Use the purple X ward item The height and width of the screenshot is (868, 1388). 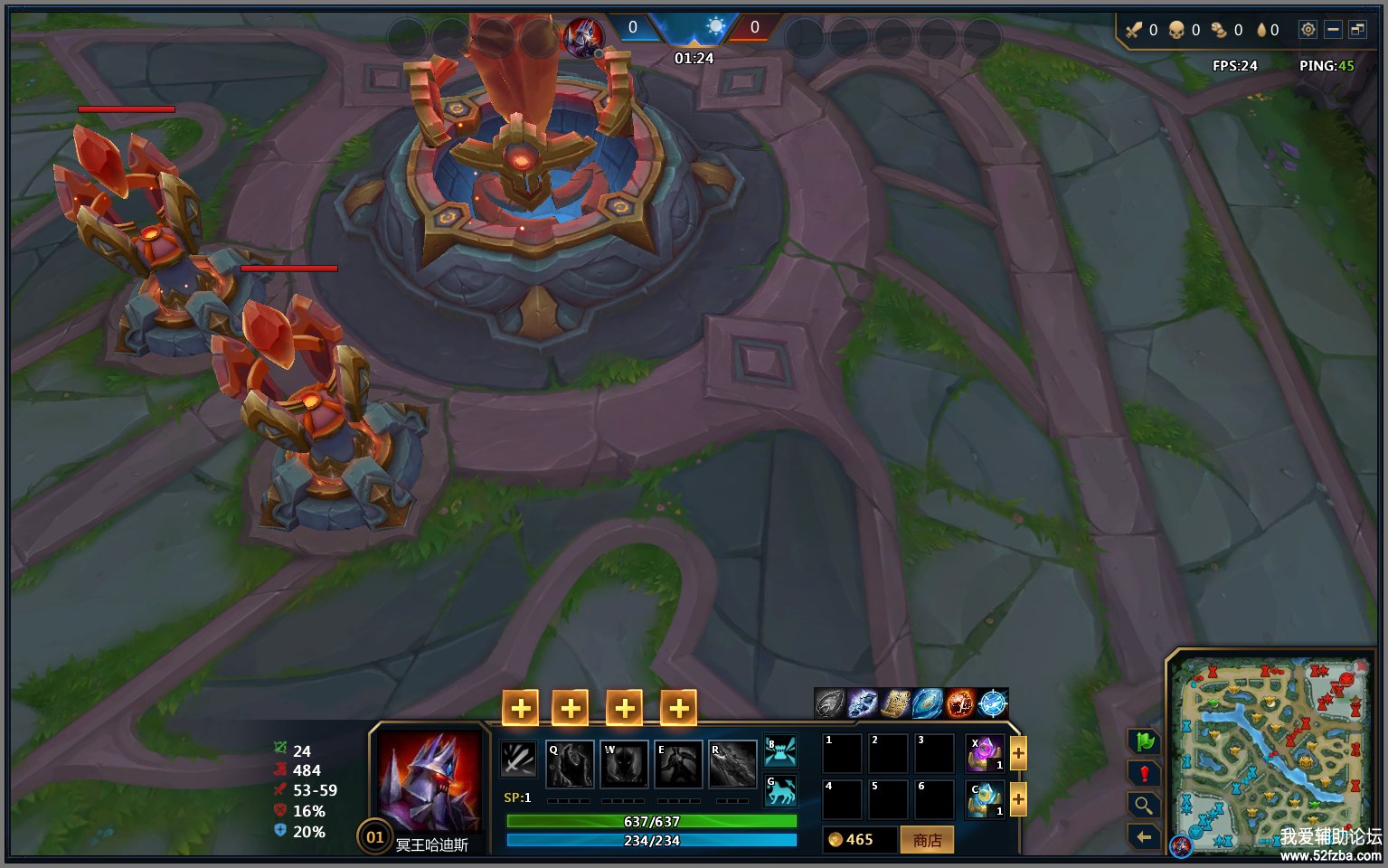(985, 753)
